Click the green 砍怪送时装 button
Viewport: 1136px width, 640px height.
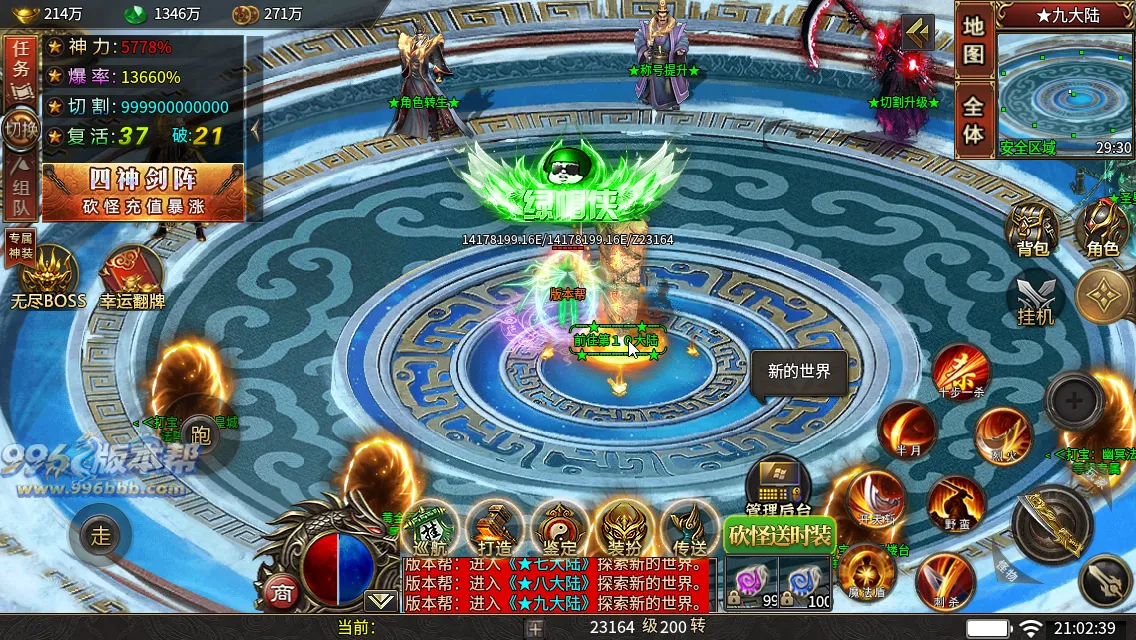(779, 535)
